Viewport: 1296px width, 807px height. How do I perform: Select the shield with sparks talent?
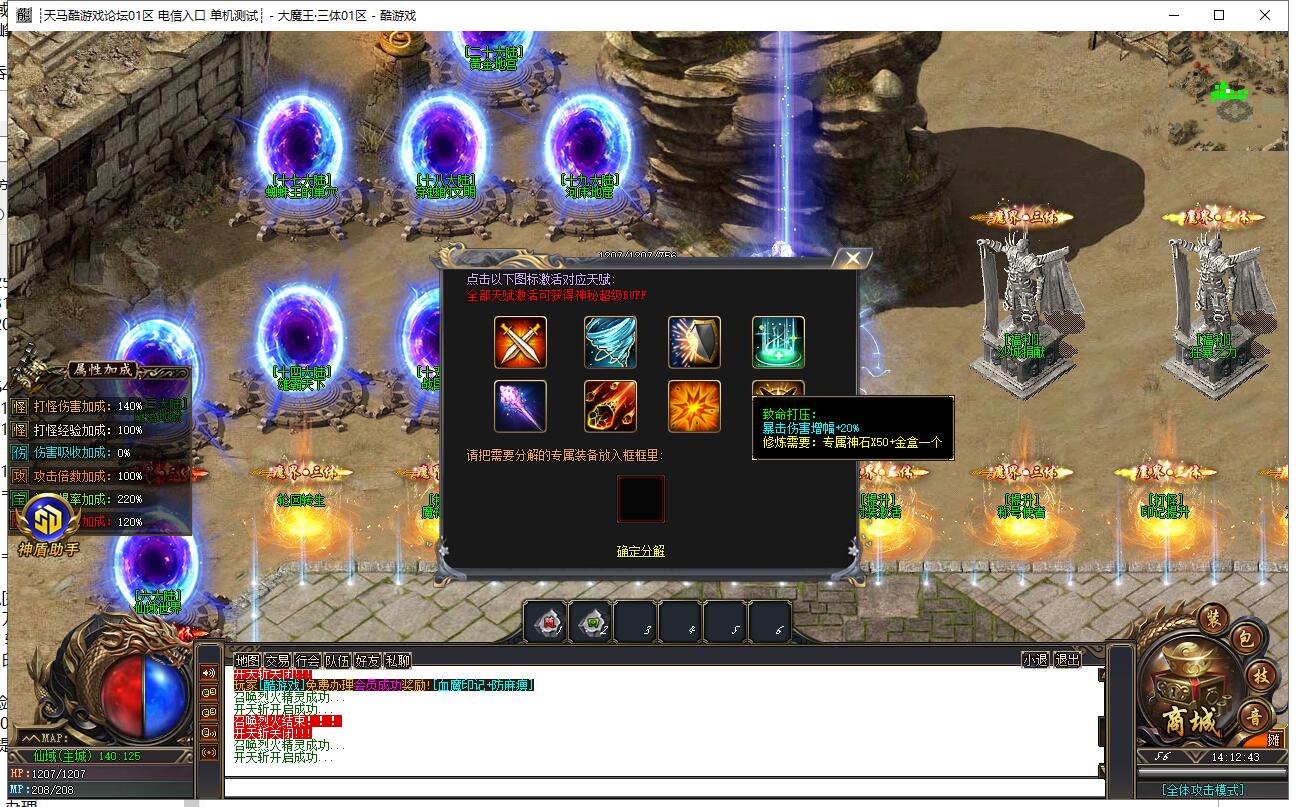pyautogui.click(x=694, y=342)
